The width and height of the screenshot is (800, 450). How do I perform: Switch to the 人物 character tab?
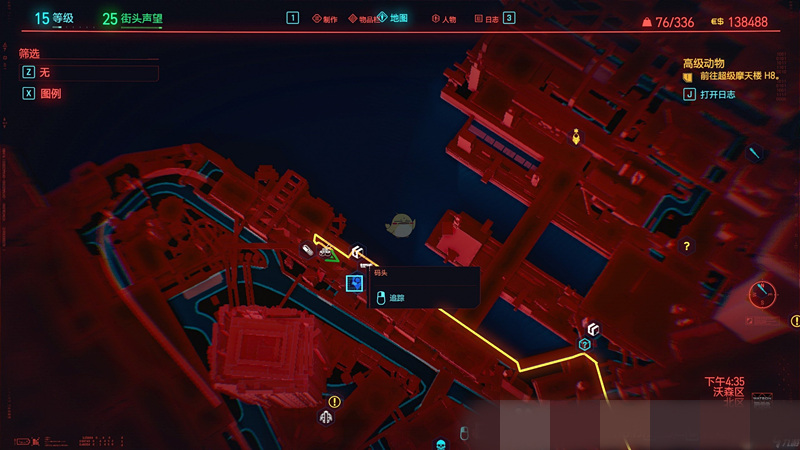tap(444, 18)
